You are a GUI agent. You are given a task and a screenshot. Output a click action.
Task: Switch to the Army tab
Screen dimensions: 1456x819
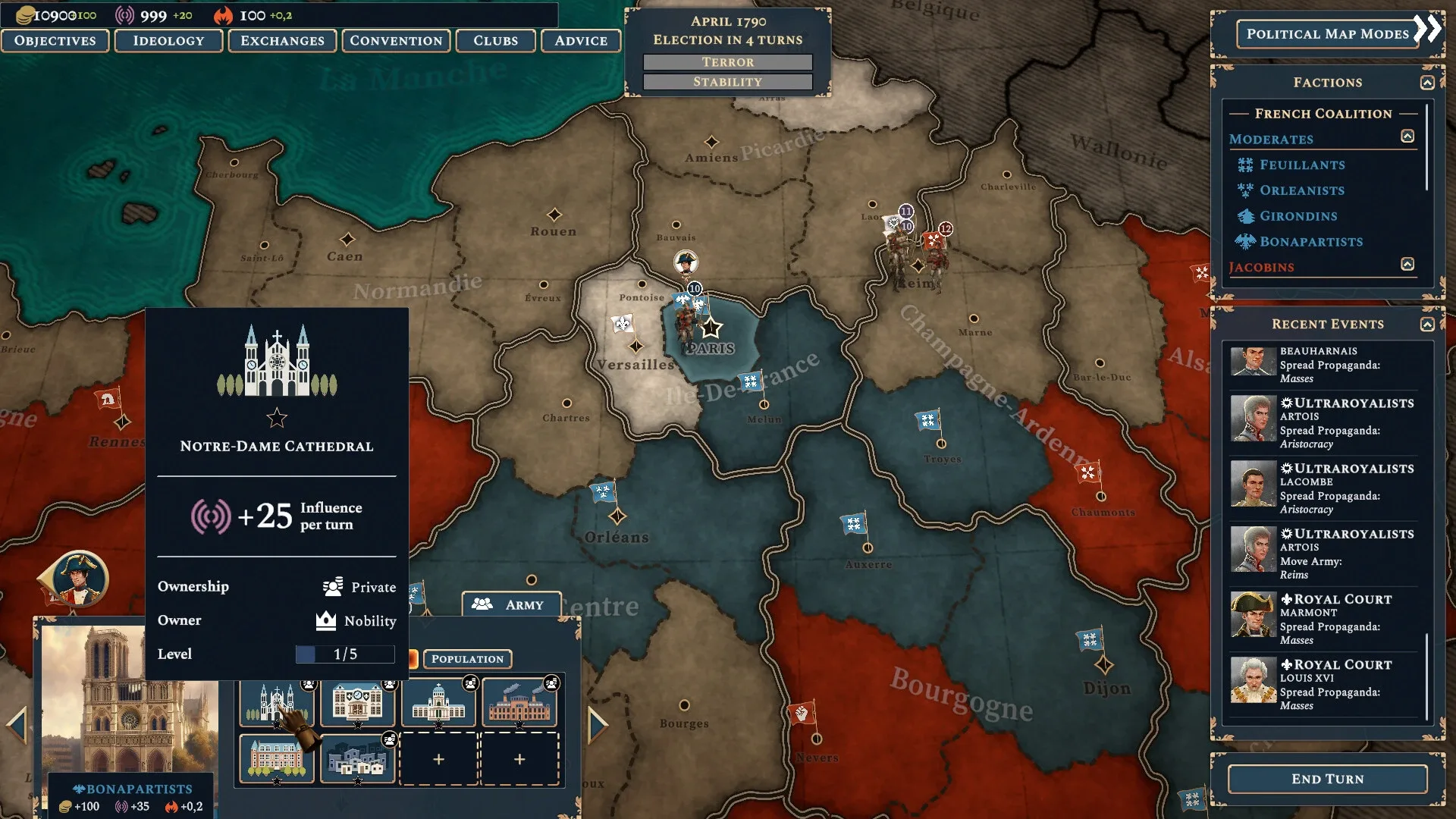[x=512, y=604]
